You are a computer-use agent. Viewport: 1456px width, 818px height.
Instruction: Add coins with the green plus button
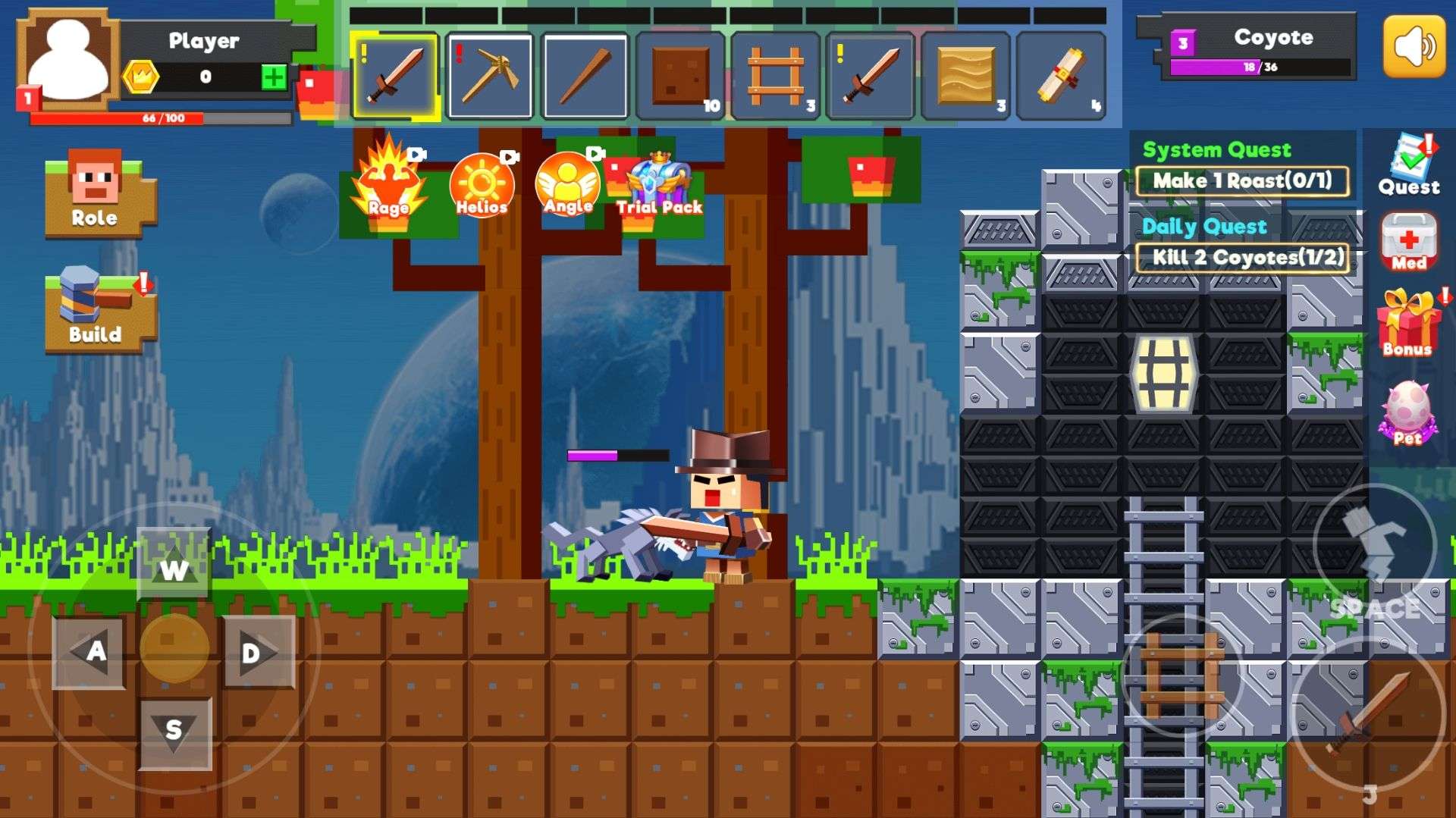pos(274,77)
